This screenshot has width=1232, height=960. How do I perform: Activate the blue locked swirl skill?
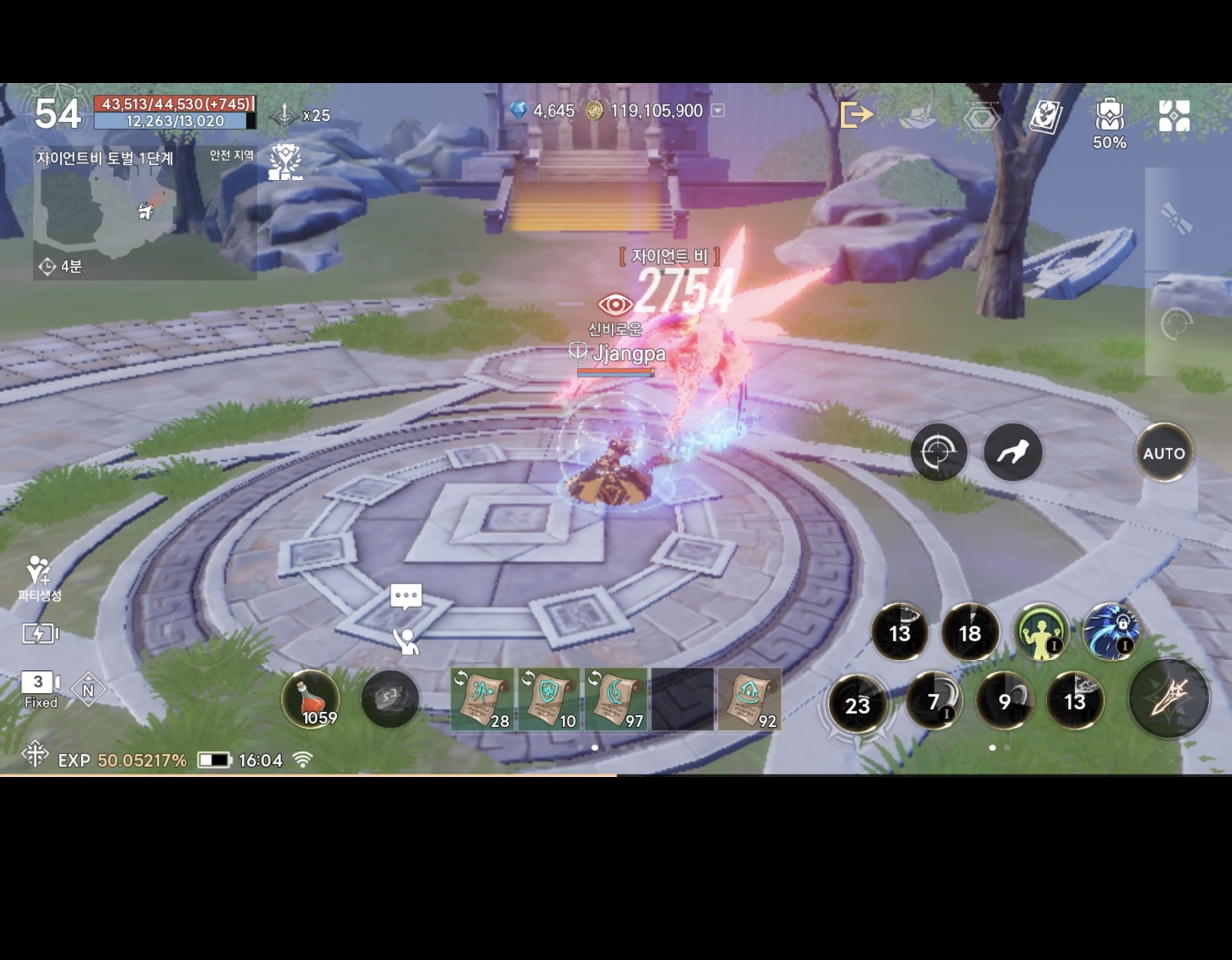(x=1111, y=632)
